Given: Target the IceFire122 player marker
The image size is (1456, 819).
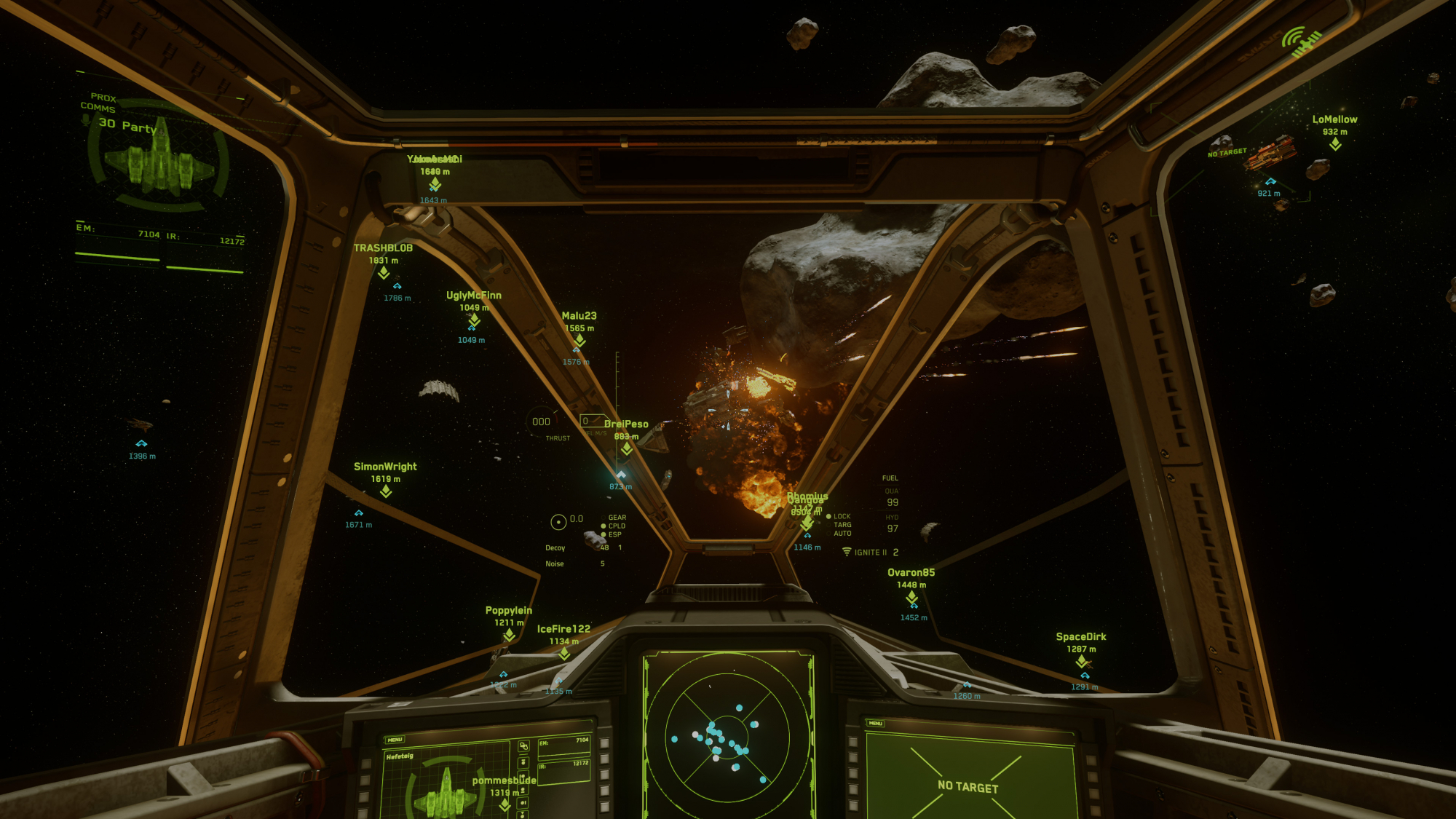Looking at the screenshot, I should point(564,654).
